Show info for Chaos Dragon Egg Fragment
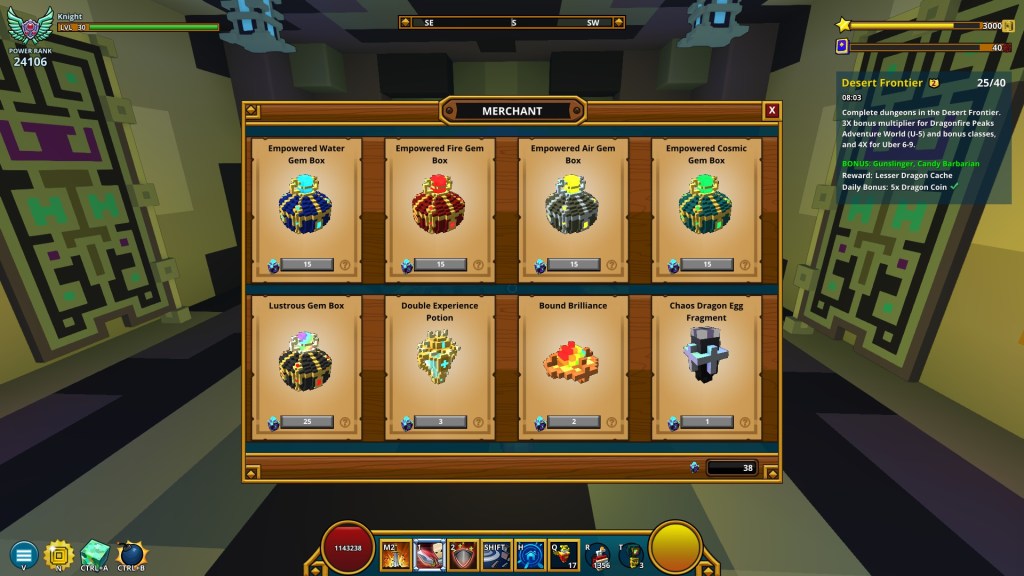 745,422
